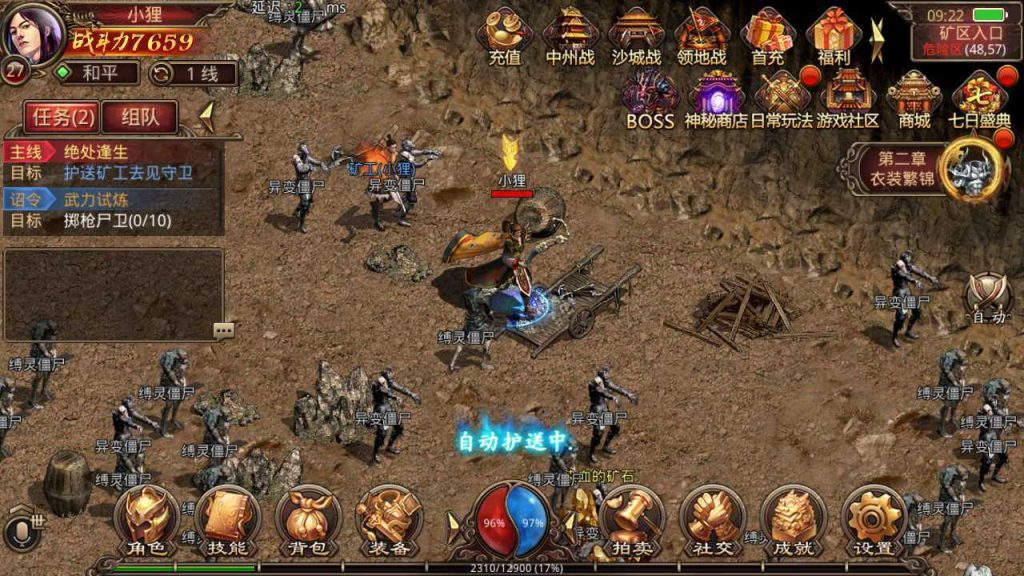Toggle the 自动 auto-combat button
Screen dimensions: 1024x576
988,298
